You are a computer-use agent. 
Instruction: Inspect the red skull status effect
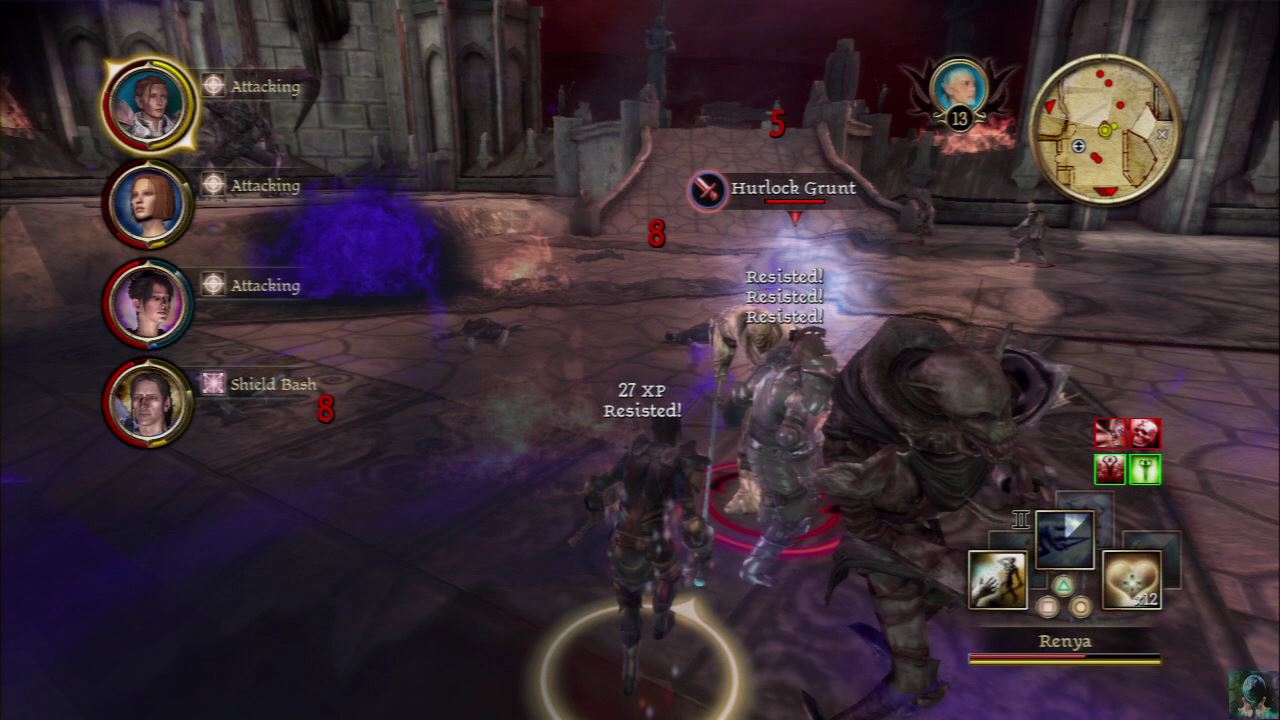(x=1145, y=433)
